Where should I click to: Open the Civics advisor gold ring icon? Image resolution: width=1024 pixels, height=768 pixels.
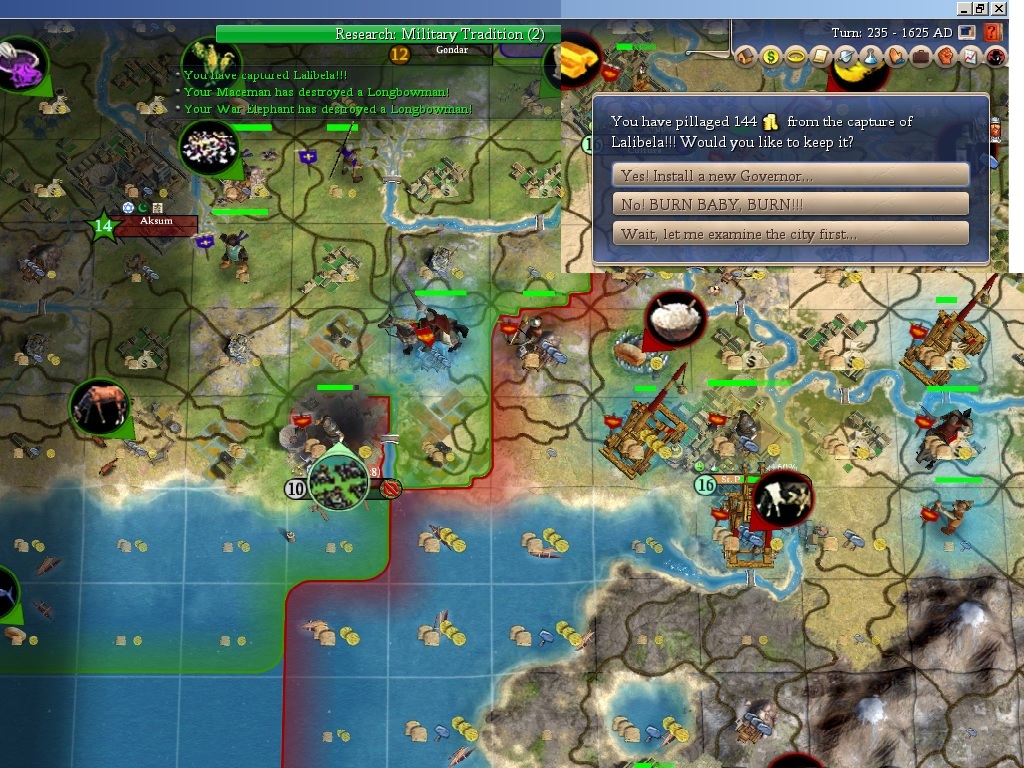click(x=796, y=57)
